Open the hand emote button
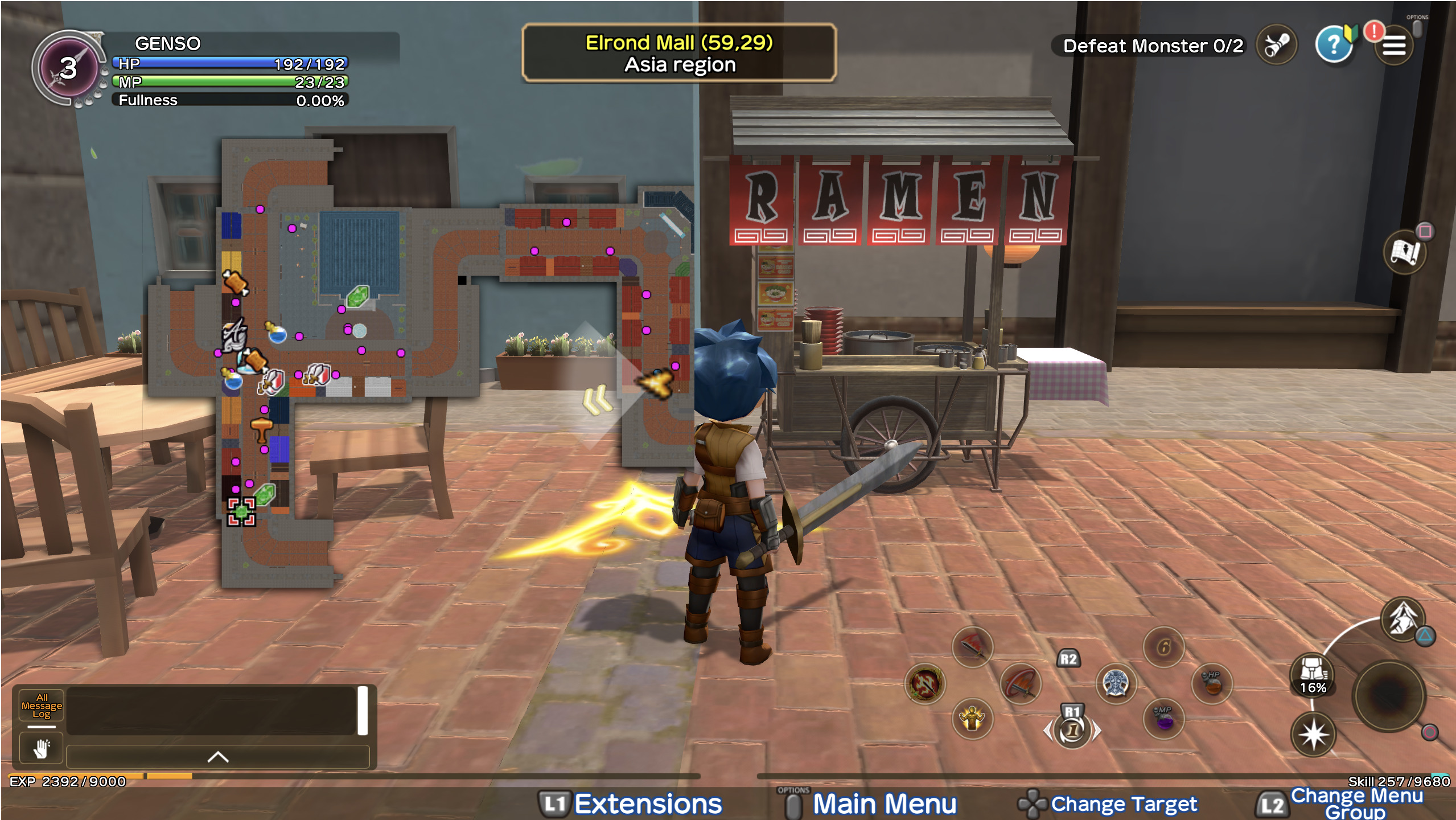1456x820 pixels. click(42, 748)
